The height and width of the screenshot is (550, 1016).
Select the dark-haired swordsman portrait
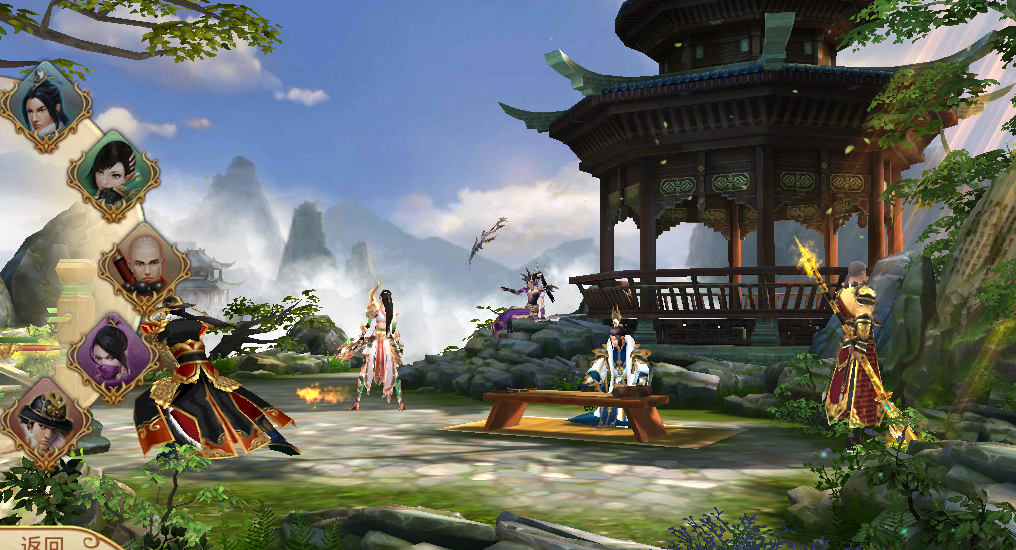coord(45,106)
